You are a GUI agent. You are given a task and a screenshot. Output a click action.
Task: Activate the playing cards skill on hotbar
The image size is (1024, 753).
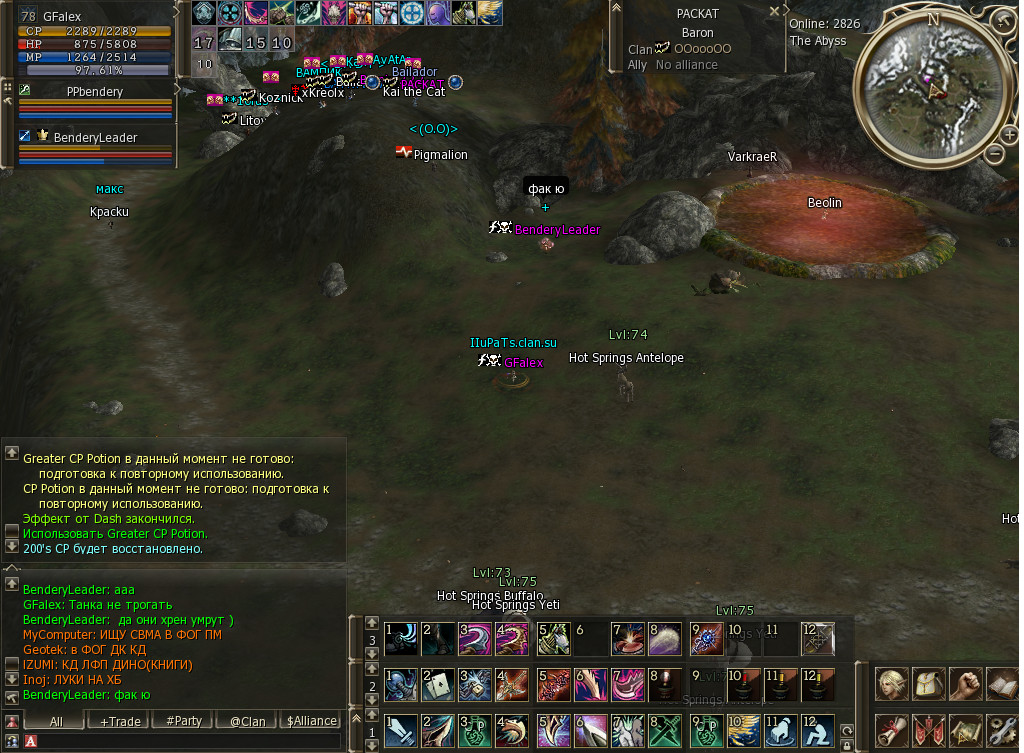coord(438,685)
